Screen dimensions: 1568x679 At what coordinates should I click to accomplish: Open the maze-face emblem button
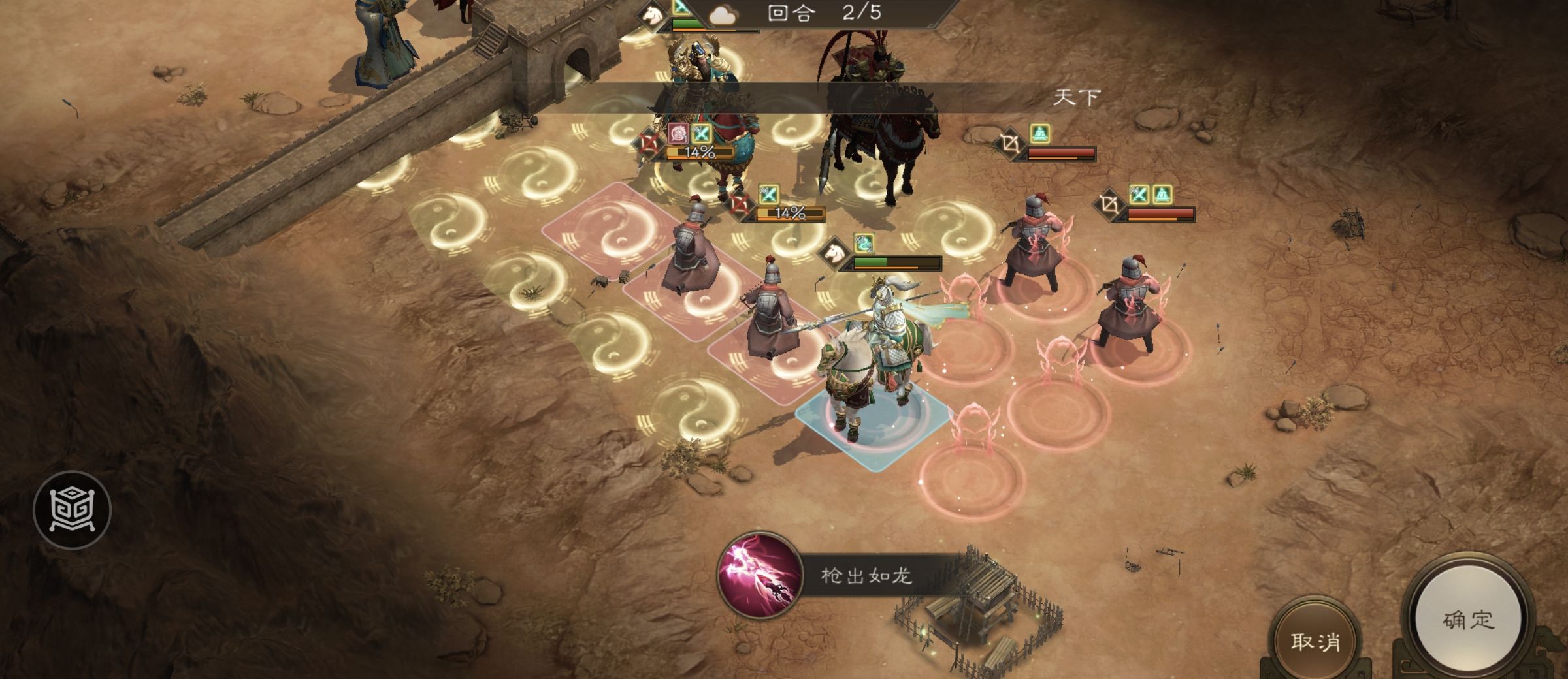pyautogui.click(x=72, y=510)
